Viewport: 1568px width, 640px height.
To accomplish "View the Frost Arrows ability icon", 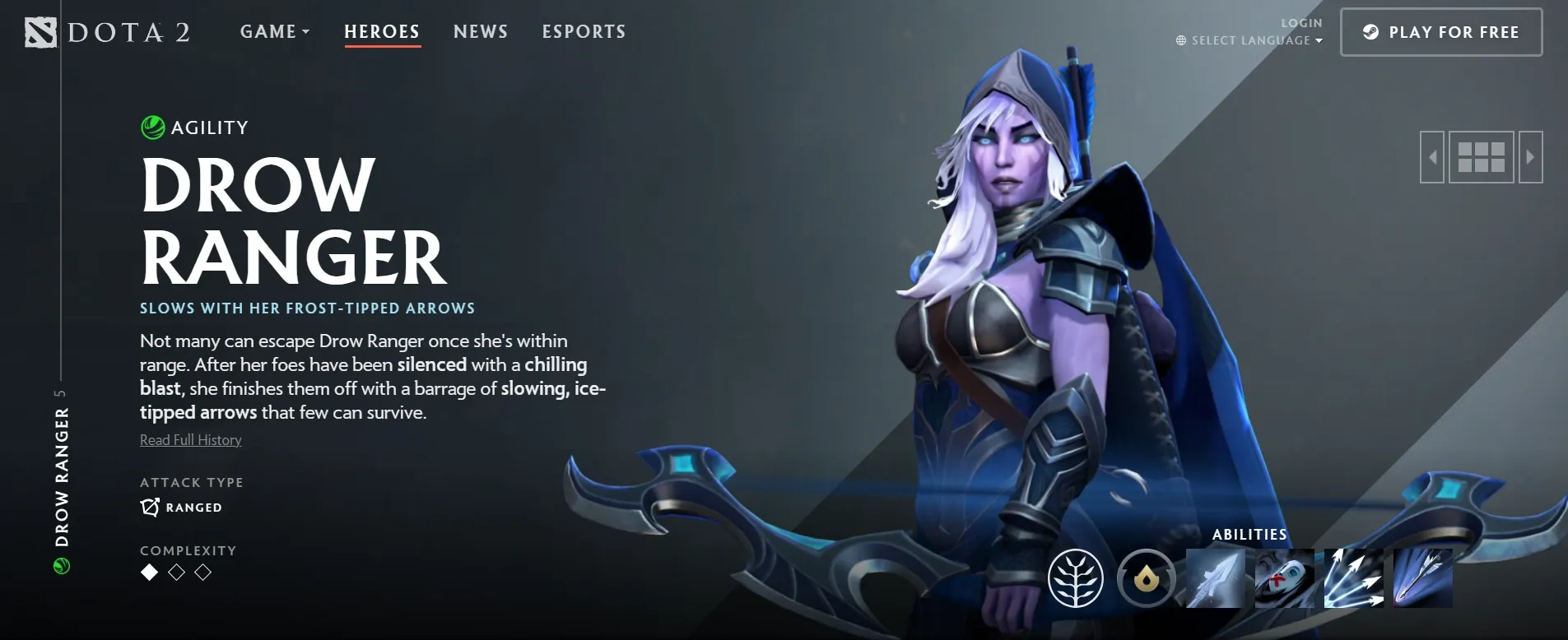I will [1216, 578].
